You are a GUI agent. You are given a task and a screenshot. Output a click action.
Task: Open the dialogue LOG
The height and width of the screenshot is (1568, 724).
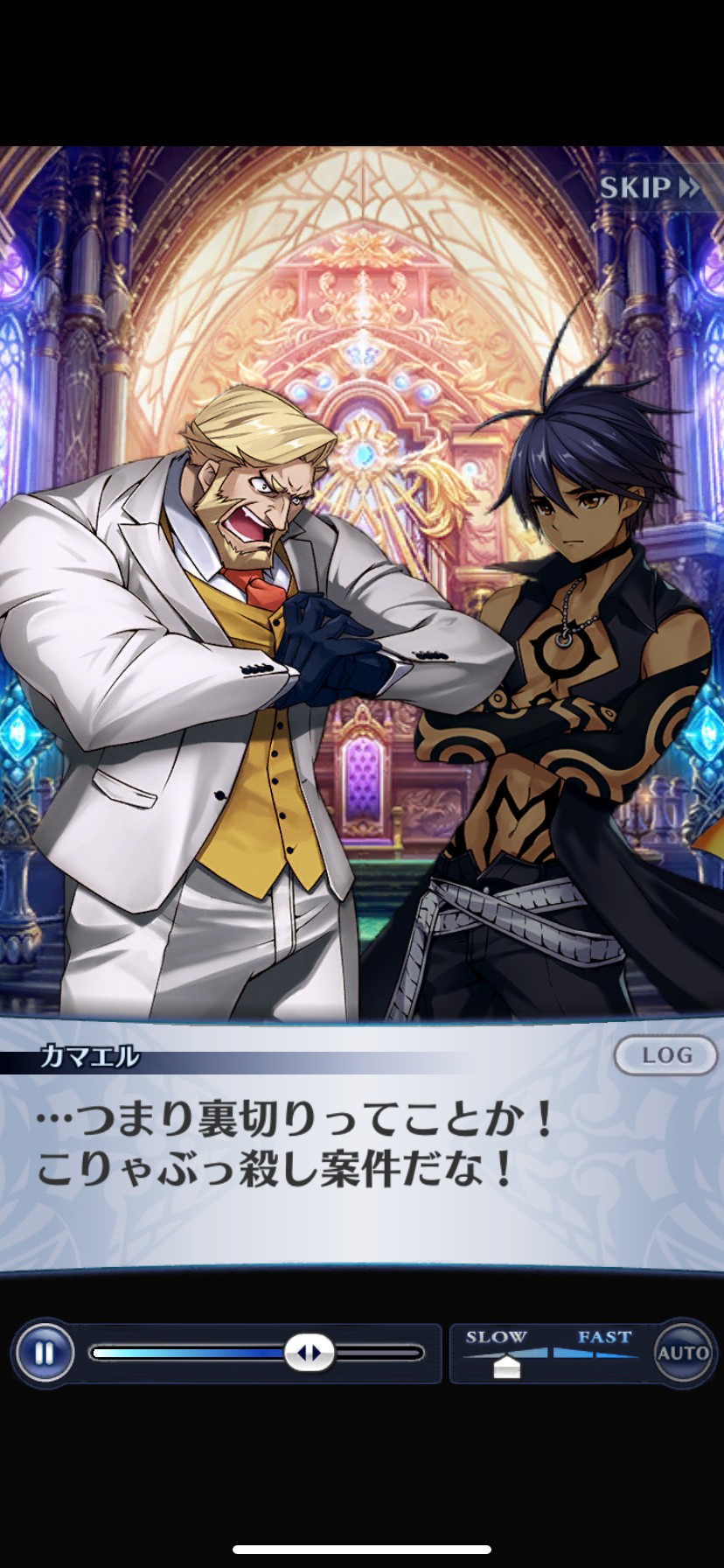[666, 1056]
